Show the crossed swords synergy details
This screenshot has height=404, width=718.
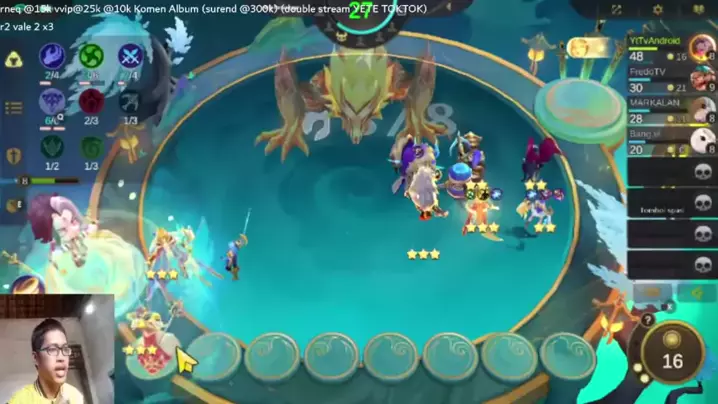point(130,56)
